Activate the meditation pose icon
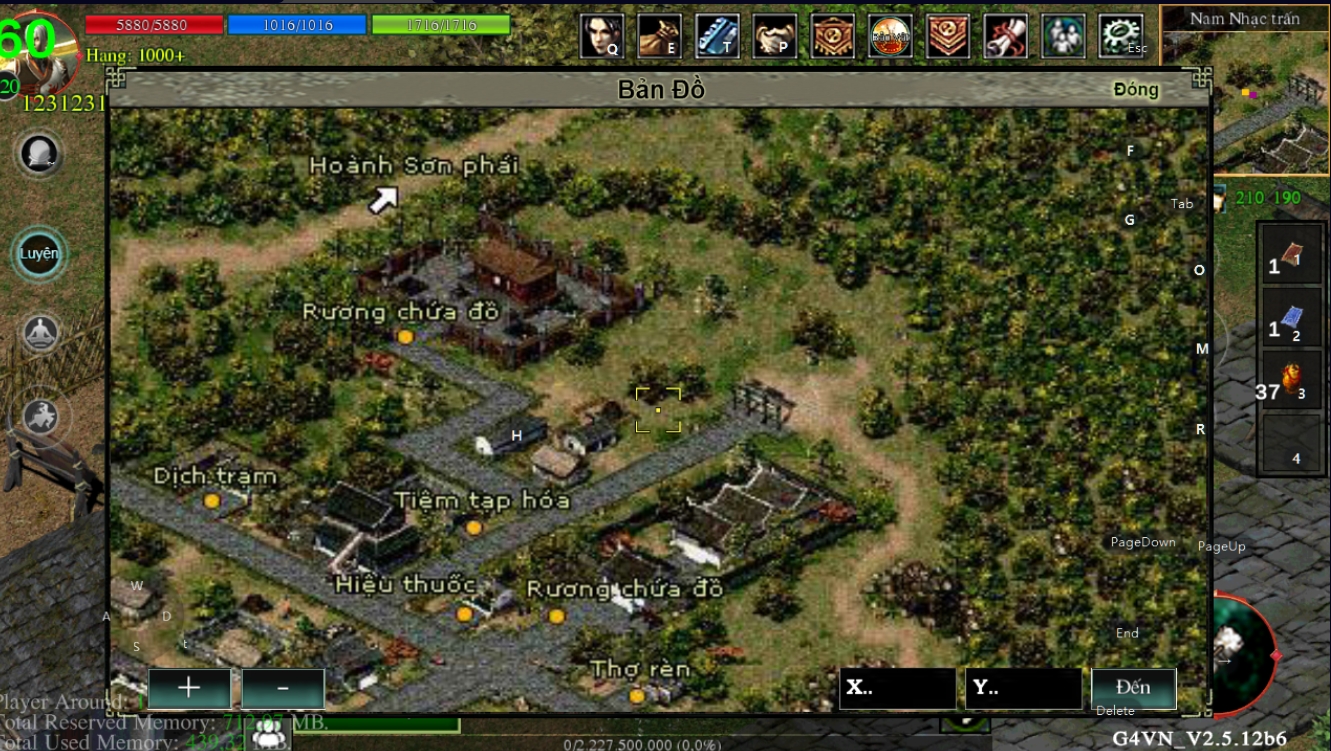 click(x=41, y=334)
